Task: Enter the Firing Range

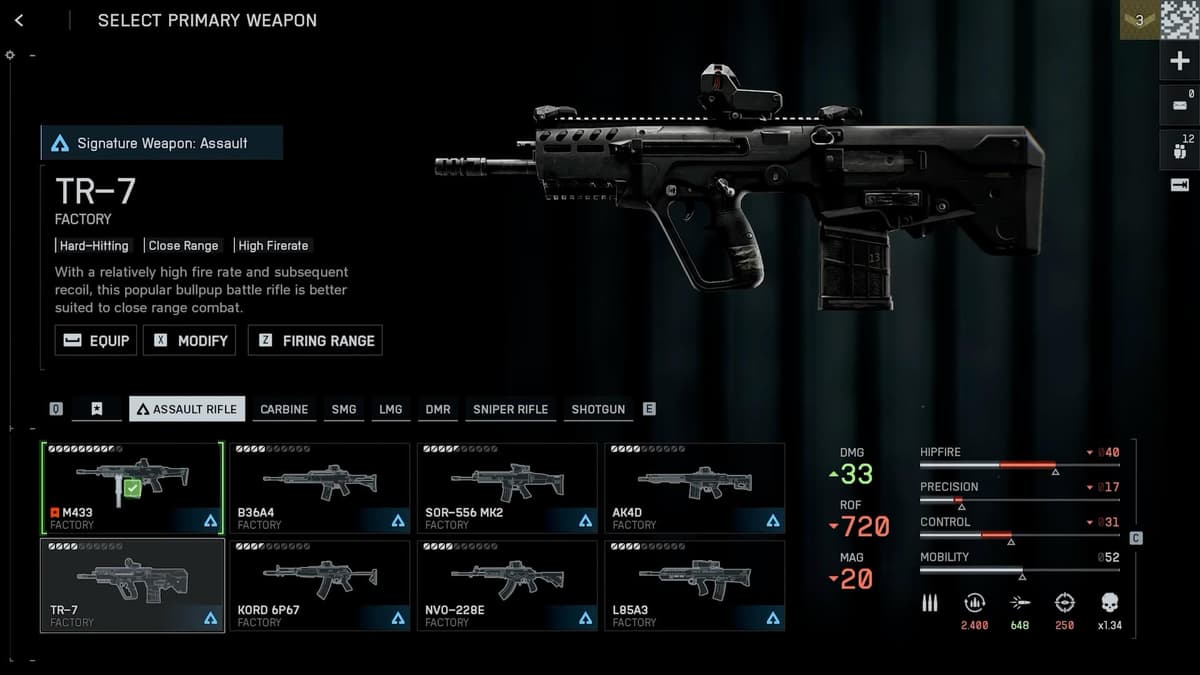Action: [315, 340]
